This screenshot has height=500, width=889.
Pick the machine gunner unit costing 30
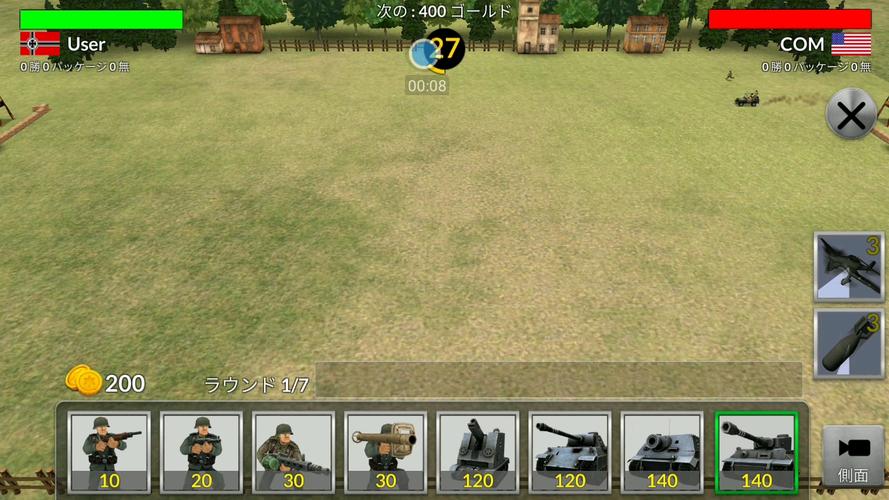pyautogui.click(x=293, y=452)
